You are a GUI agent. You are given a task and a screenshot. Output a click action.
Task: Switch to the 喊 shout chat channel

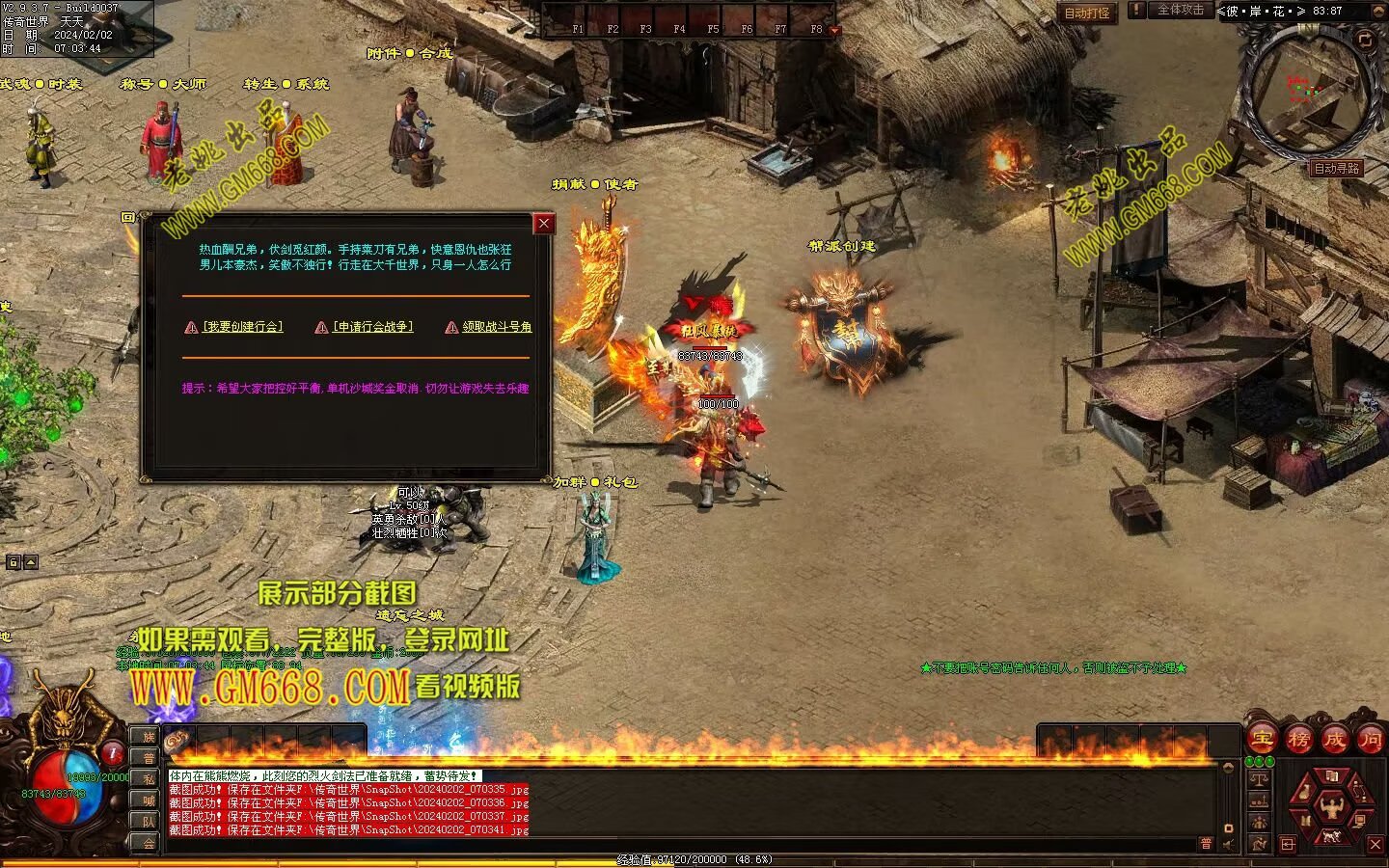coord(149,800)
